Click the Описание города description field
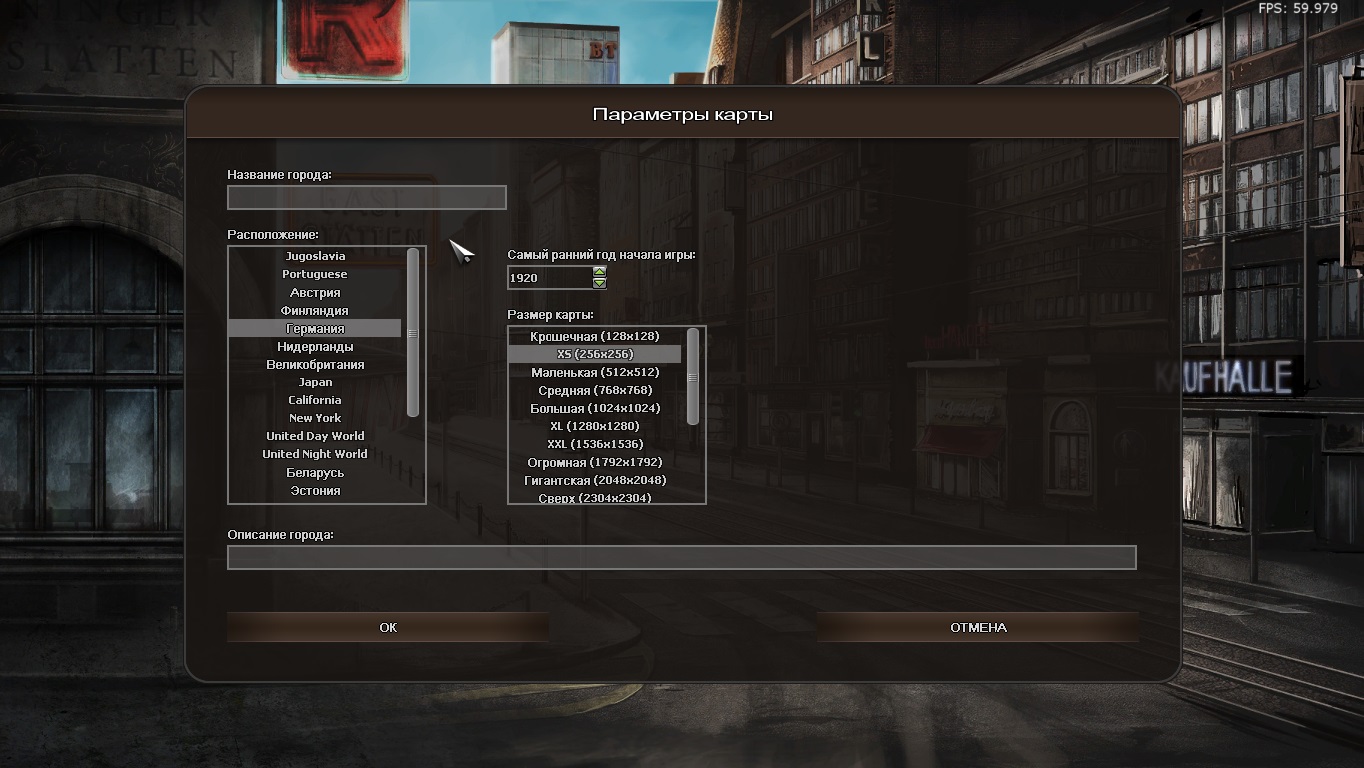This screenshot has height=768, width=1364. click(681, 557)
